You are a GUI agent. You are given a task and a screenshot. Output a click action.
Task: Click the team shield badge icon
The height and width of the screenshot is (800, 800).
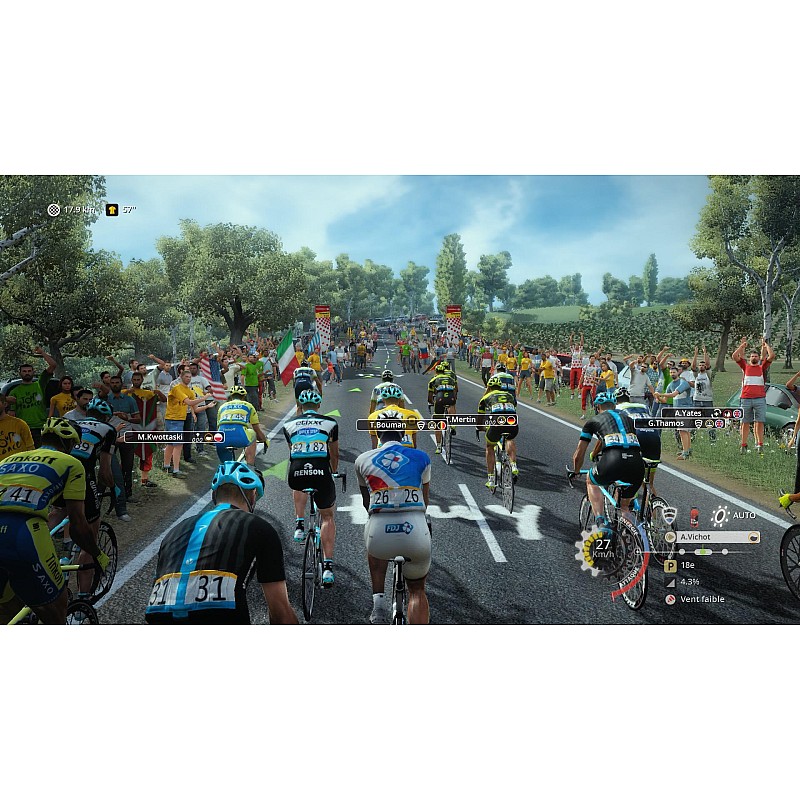click(x=669, y=515)
